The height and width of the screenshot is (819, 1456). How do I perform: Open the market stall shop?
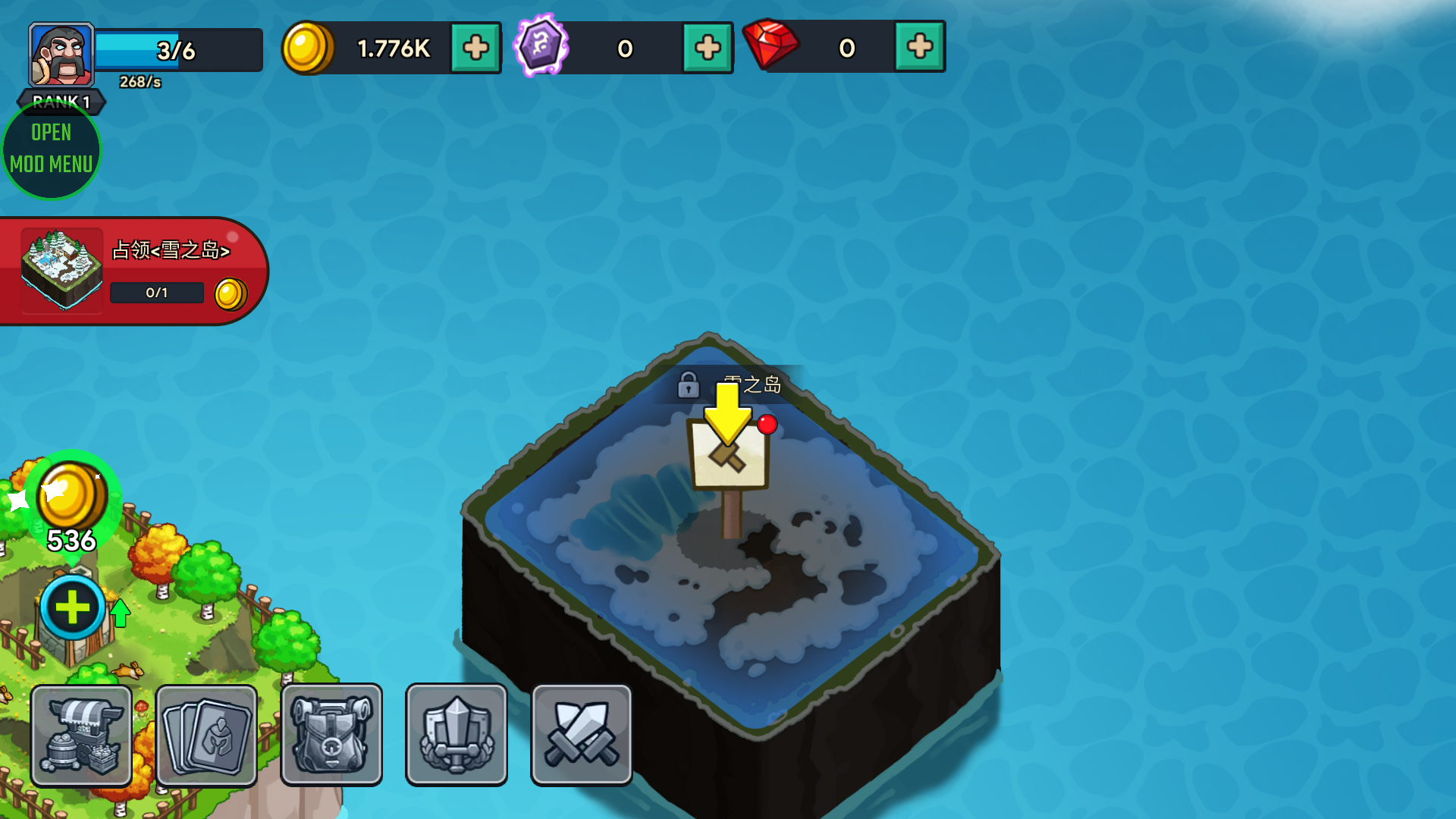tap(82, 734)
